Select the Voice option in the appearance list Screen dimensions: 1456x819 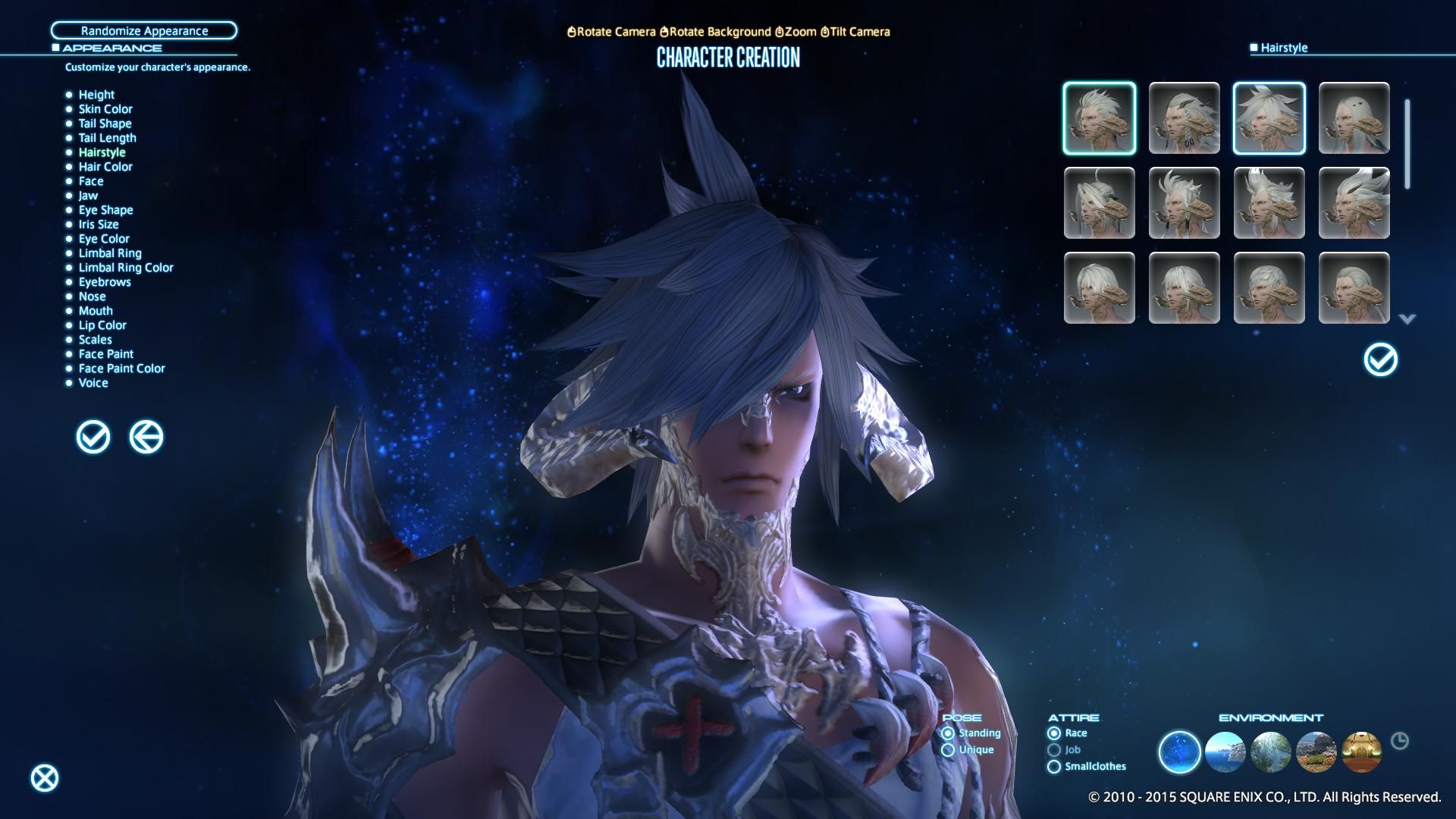[x=93, y=383]
